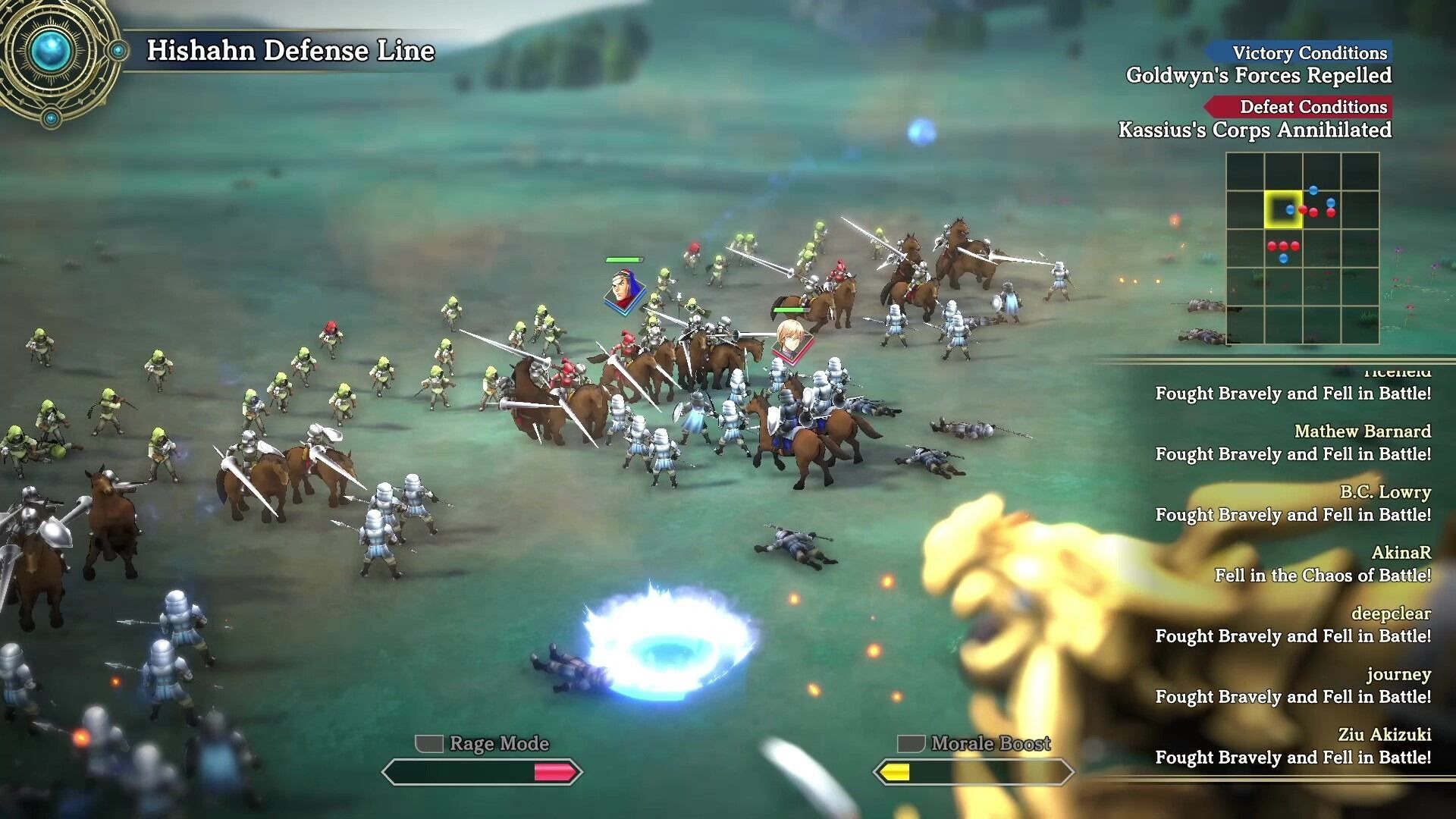Select the Ziu Akizuki battle log entry
1456x819 pixels.
click(x=1292, y=745)
